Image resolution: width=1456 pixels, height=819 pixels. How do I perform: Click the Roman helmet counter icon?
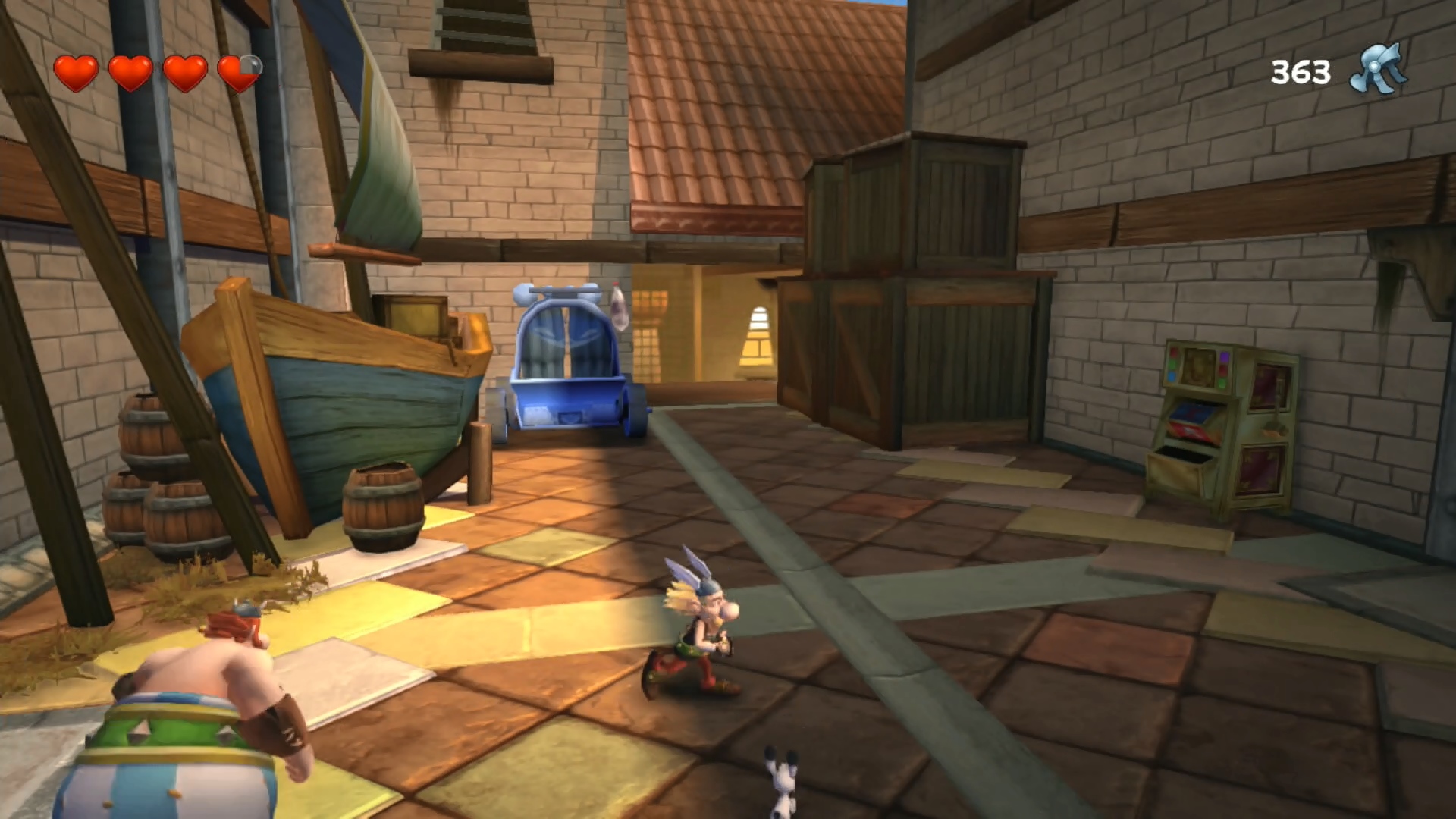[1378, 70]
